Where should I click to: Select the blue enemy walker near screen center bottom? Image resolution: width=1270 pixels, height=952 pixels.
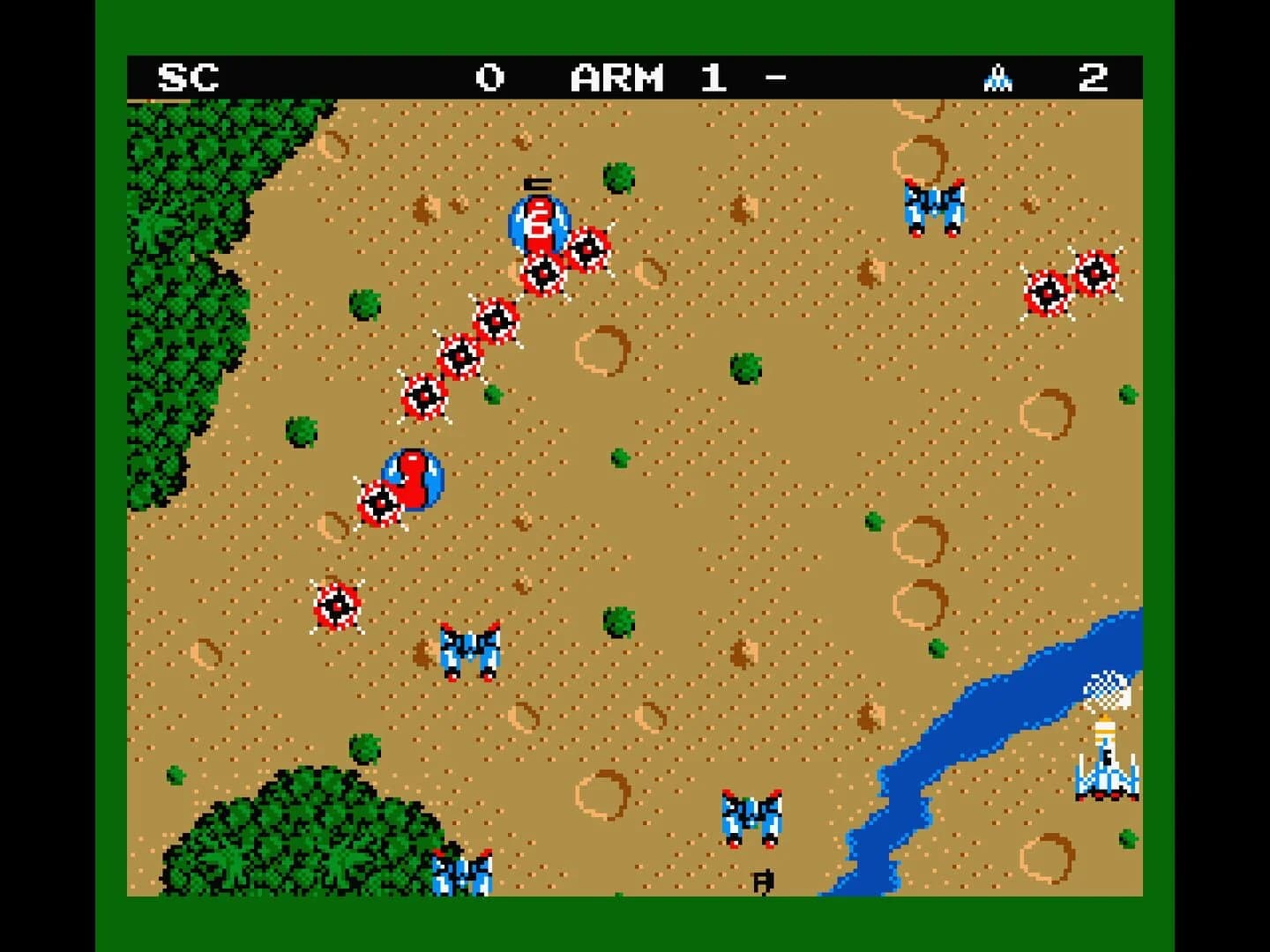click(x=750, y=820)
